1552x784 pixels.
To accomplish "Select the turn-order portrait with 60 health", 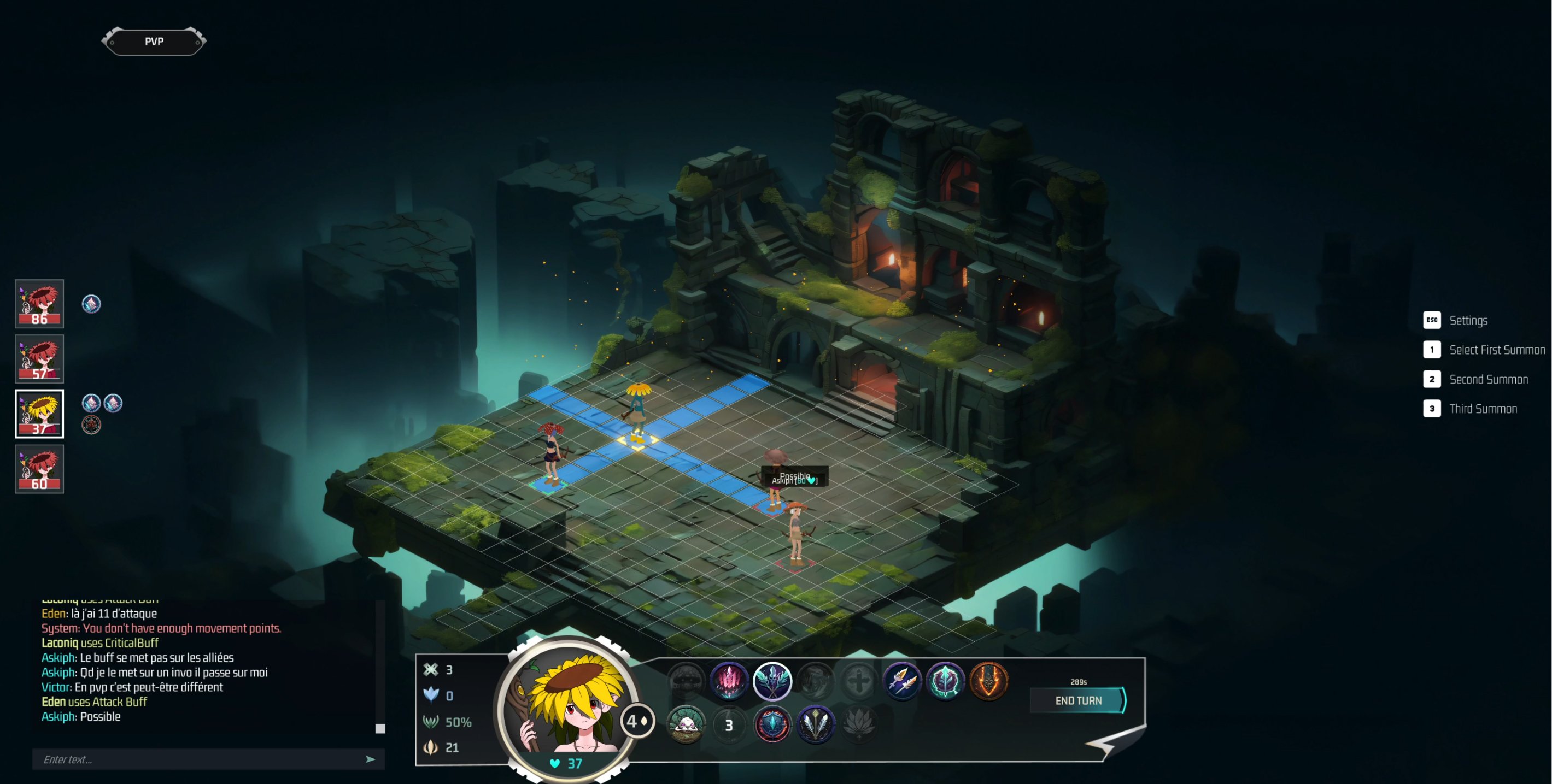I will pyautogui.click(x=39, y=469).
